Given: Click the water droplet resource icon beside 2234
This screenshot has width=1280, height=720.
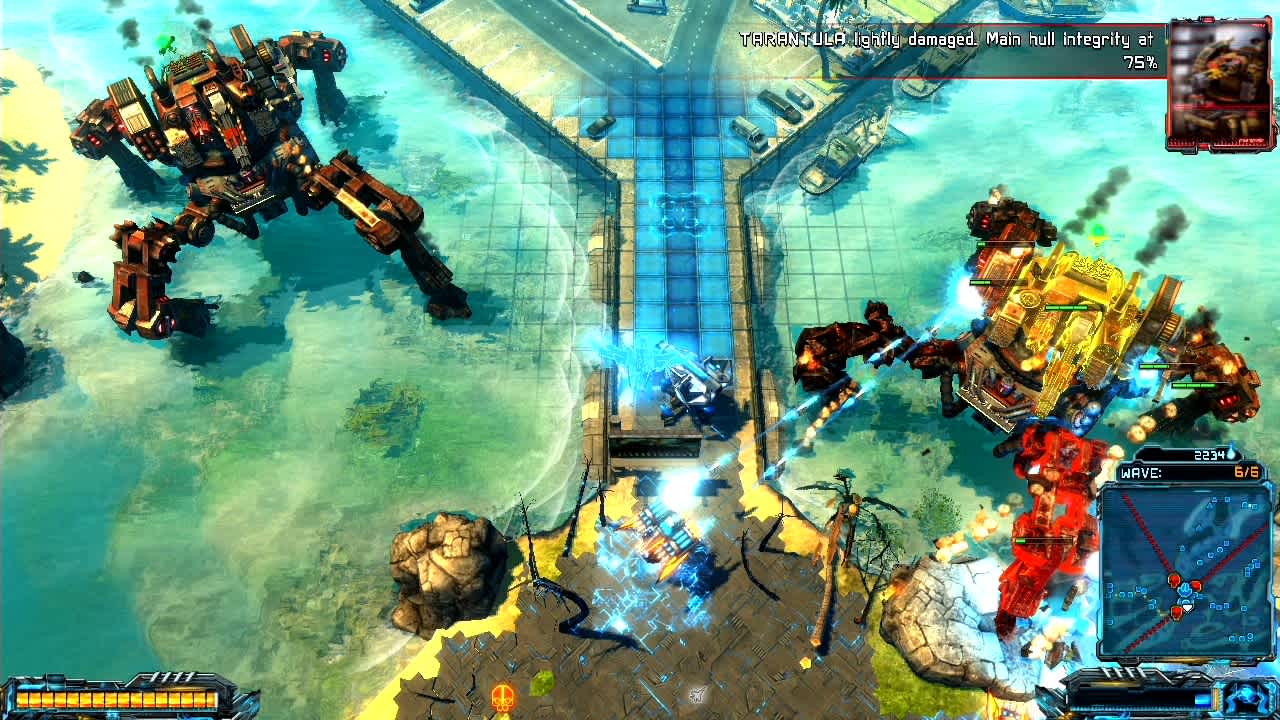Looking at the screenshot, I should point(1229,452).
